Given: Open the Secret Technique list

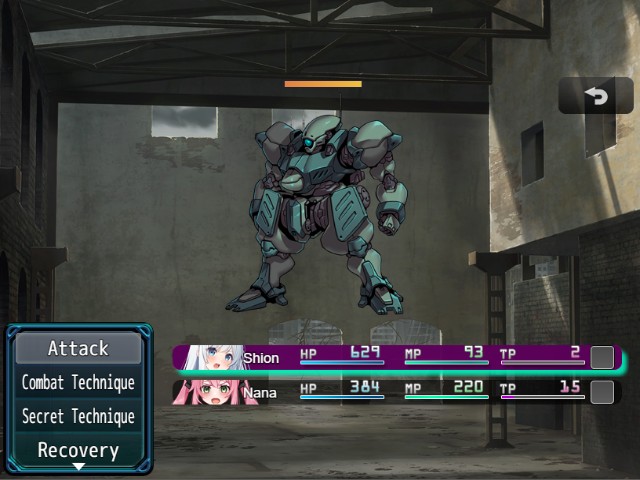Looking at the screenshot, I should pos(78,416).
